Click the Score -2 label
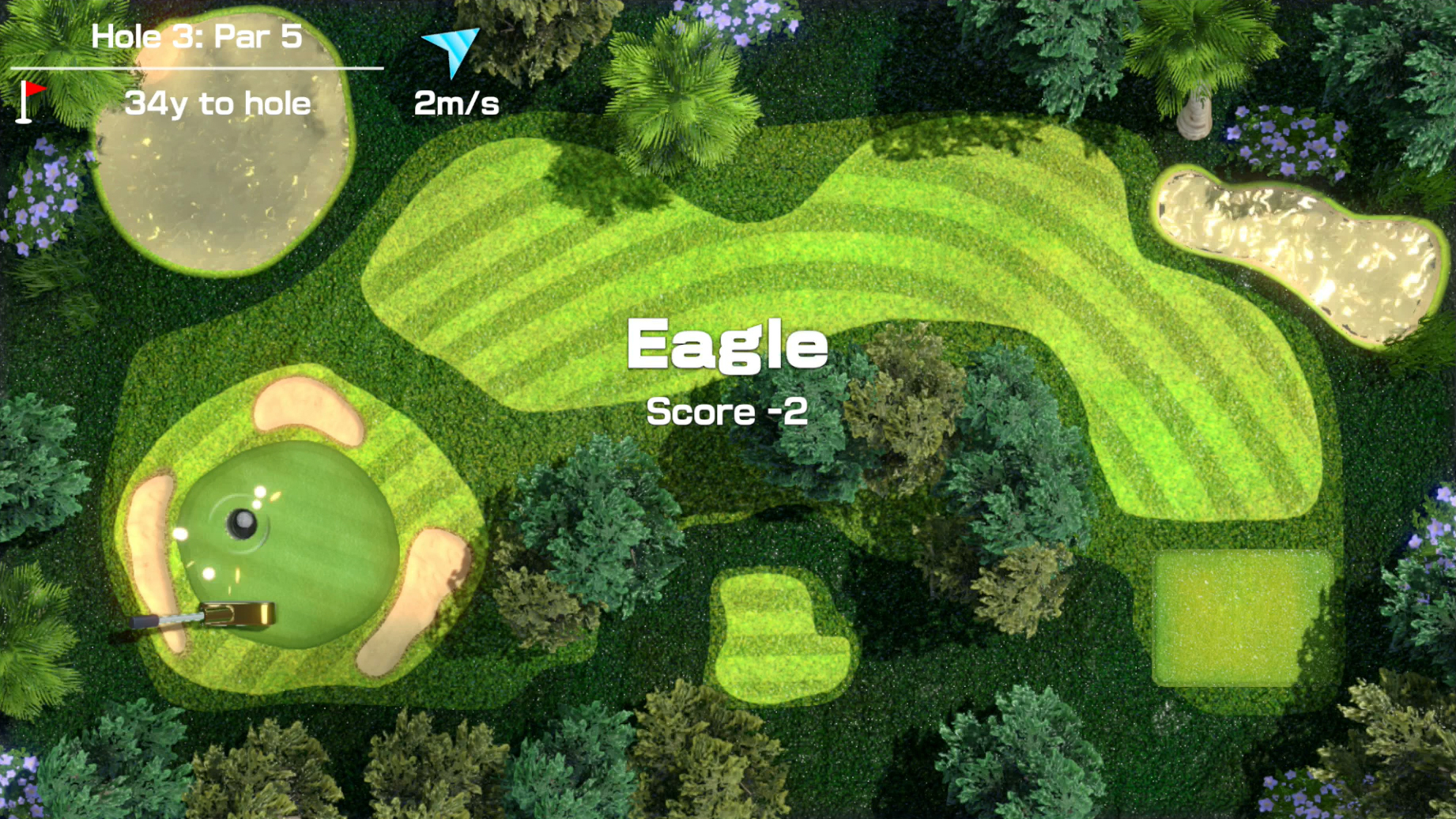The height and width of the screenshot is (819, 1456). 726,411
